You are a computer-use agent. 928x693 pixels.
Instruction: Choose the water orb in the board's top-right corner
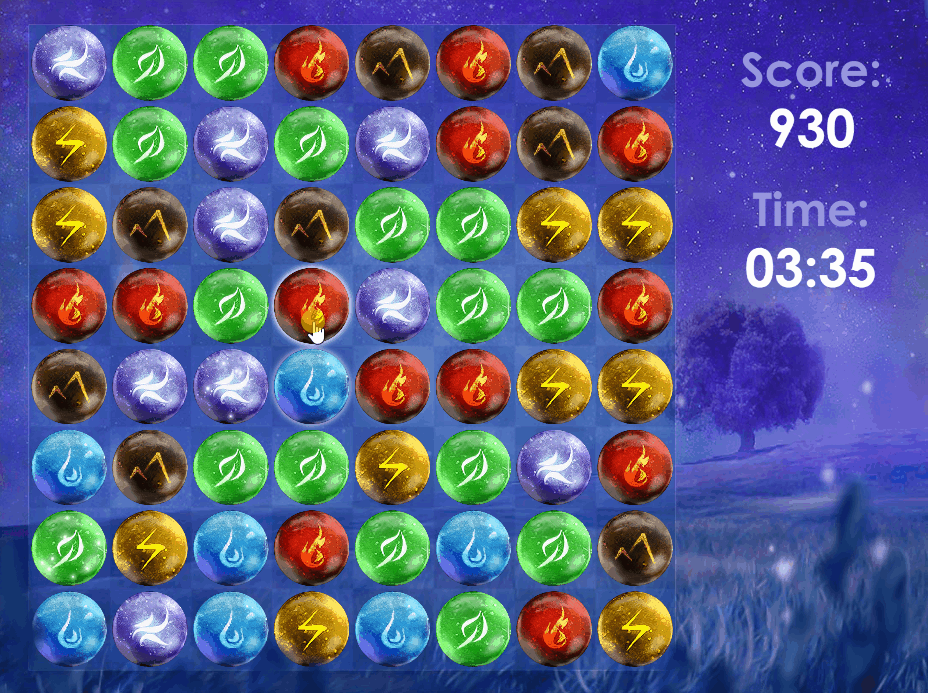pyautogui.click(x=634, y=62)
